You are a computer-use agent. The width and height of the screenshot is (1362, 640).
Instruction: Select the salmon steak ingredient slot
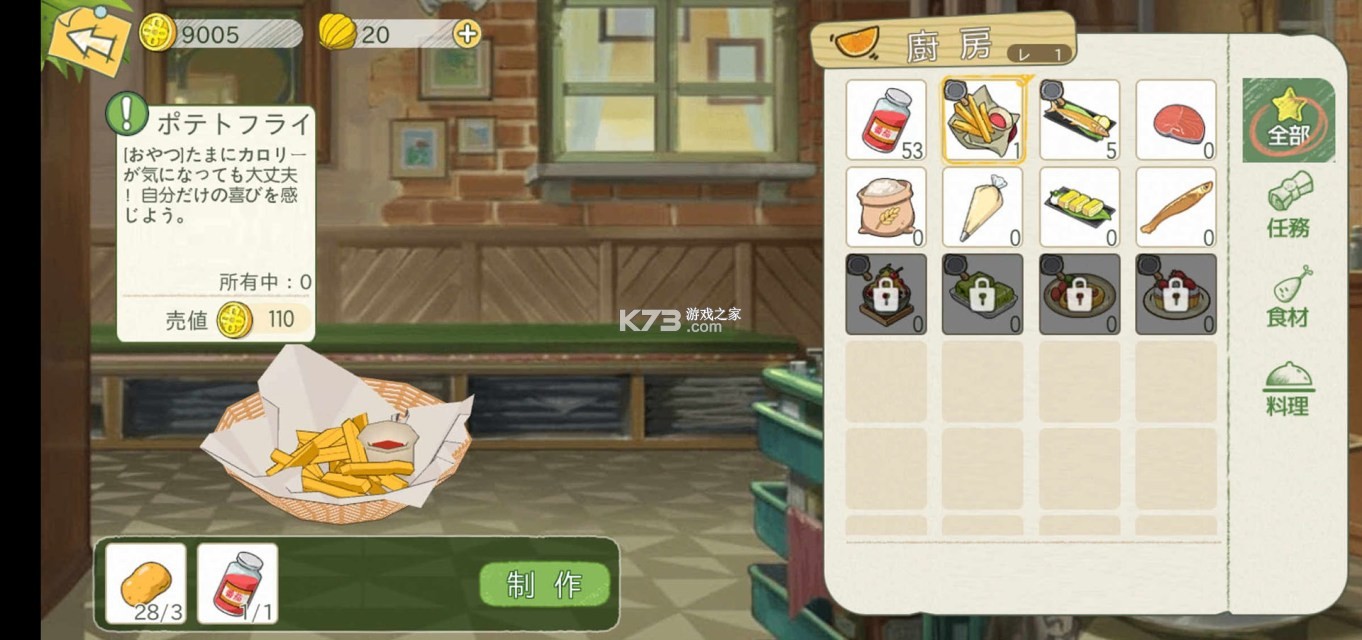[1176, 121]
